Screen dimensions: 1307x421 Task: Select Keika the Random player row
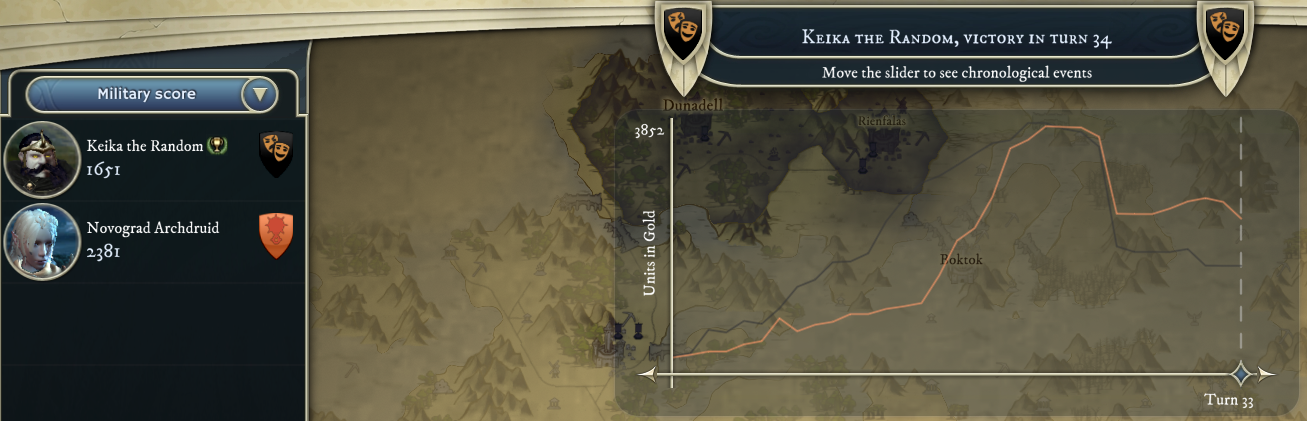pos(150,157)
